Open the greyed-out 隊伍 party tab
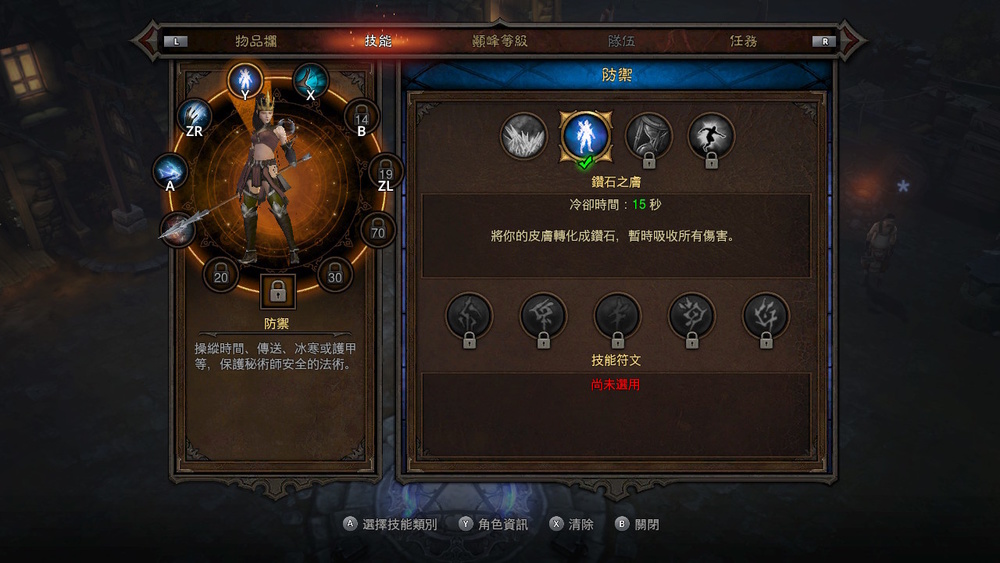 tap(621, 42)
